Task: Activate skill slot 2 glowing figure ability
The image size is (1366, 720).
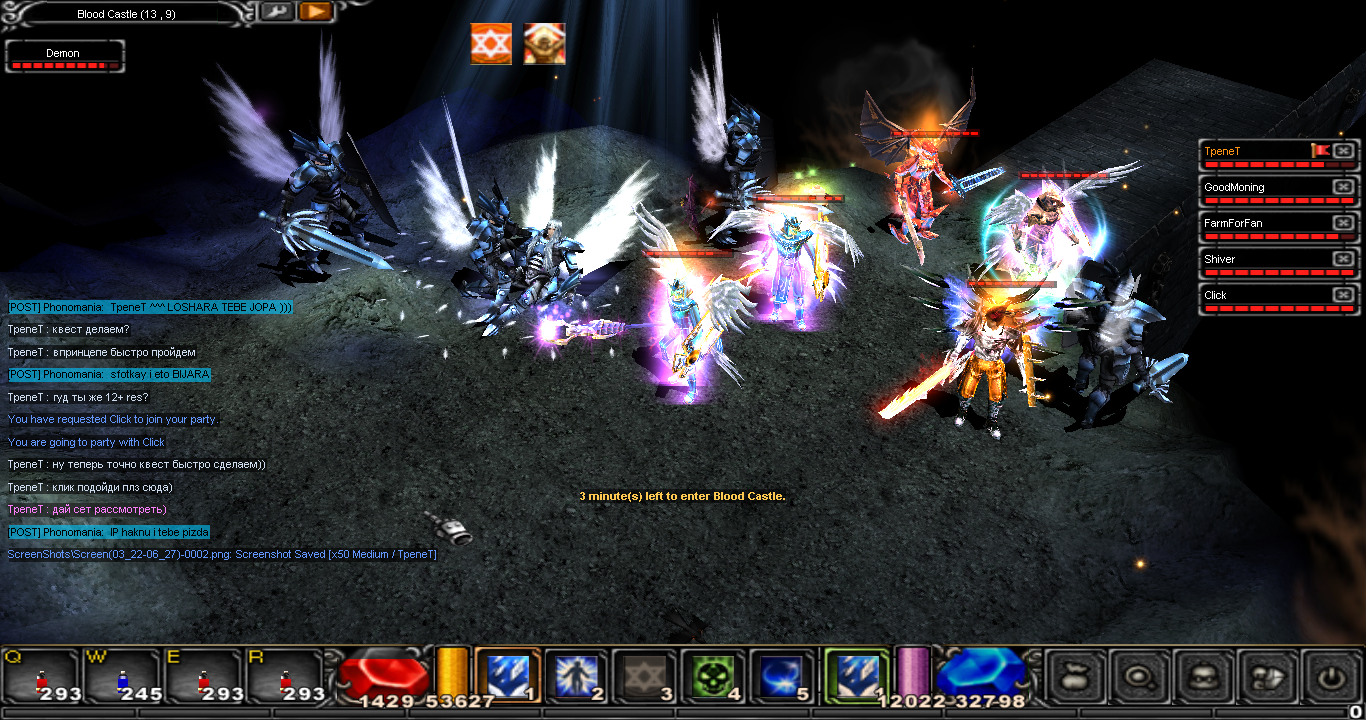Action: coord(576,676)
